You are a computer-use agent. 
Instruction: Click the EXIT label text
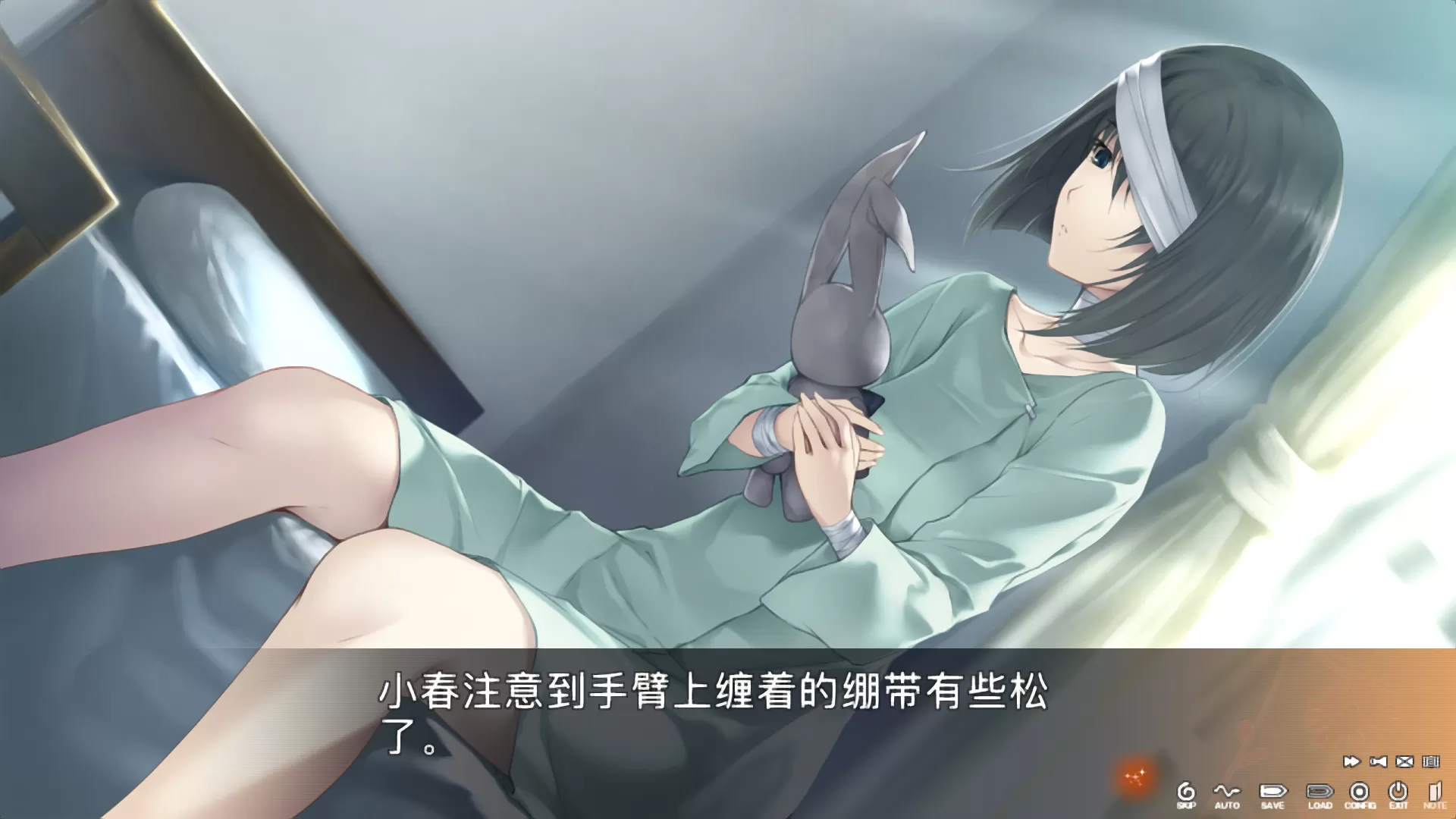pyautogui.click(x=1398, y=805)
